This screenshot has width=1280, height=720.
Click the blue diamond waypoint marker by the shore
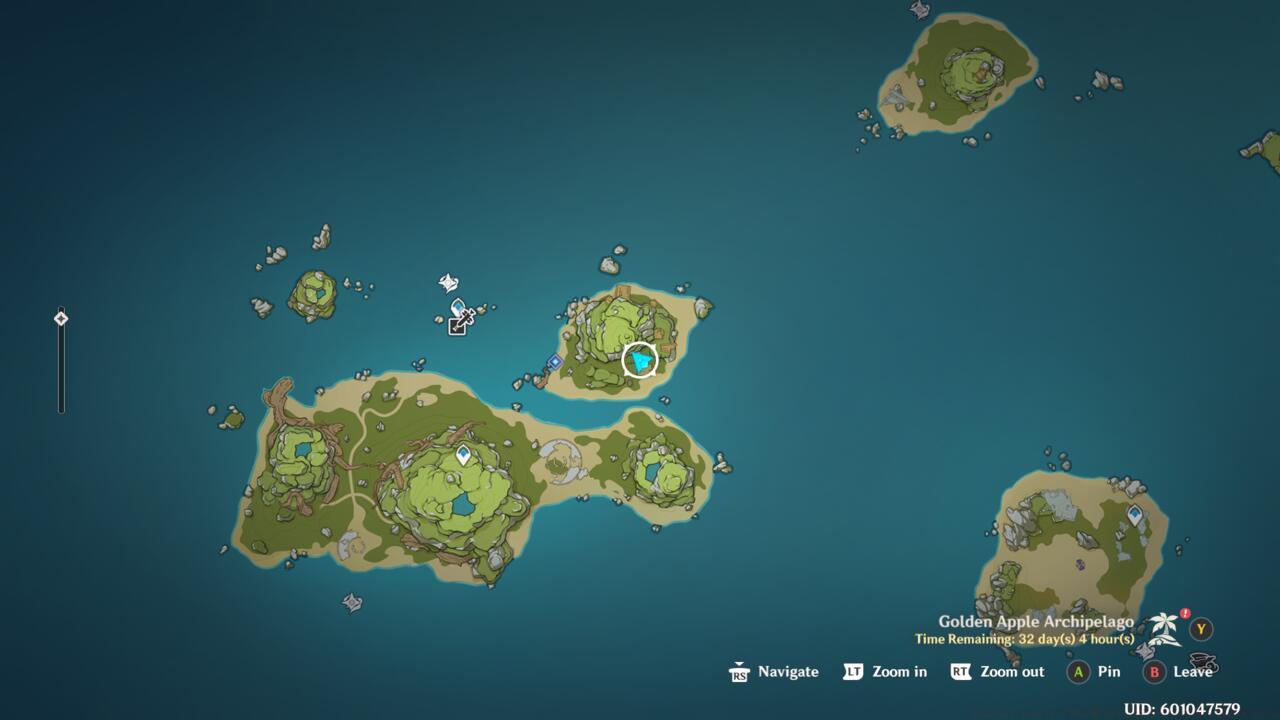click(x=555, y=362)
